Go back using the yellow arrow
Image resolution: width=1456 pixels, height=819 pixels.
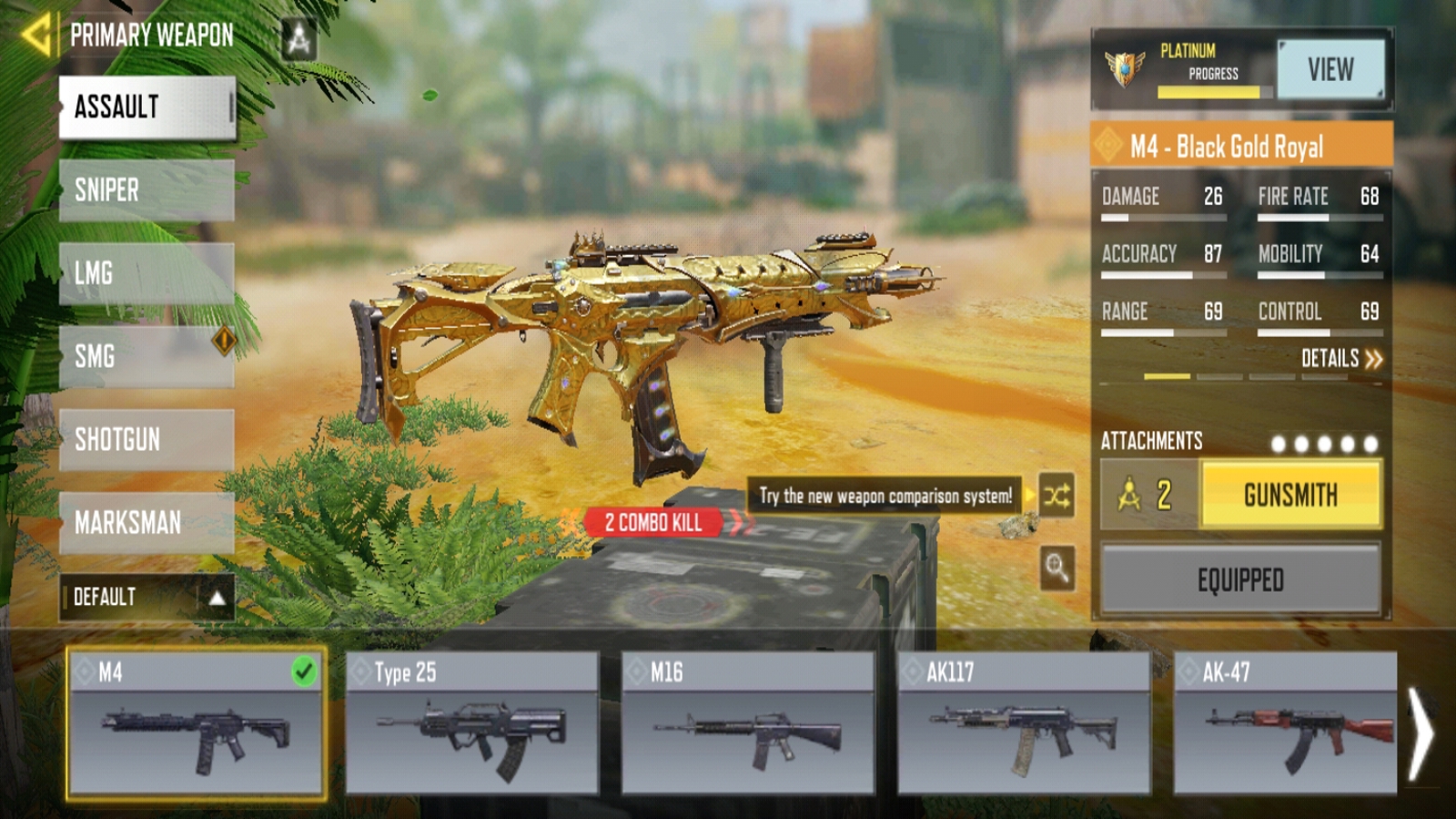click(36, 36)
